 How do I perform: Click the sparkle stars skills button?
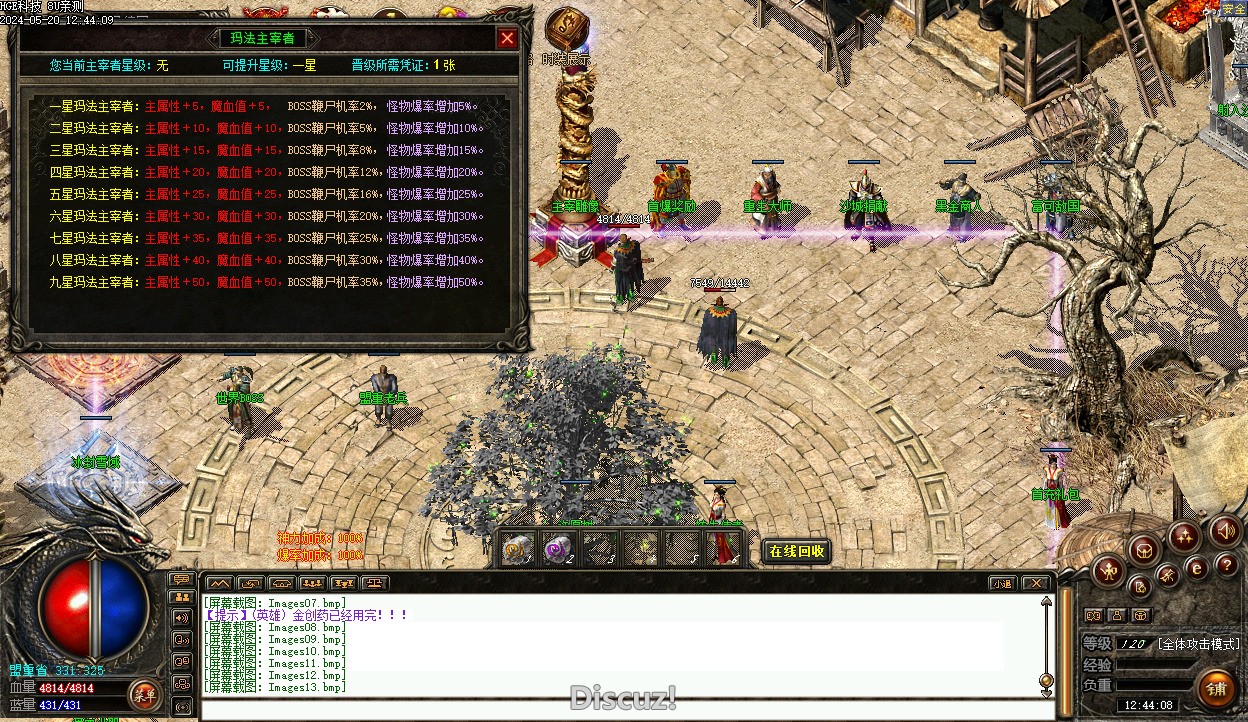pyautogui.click(x=1184, y=537)
